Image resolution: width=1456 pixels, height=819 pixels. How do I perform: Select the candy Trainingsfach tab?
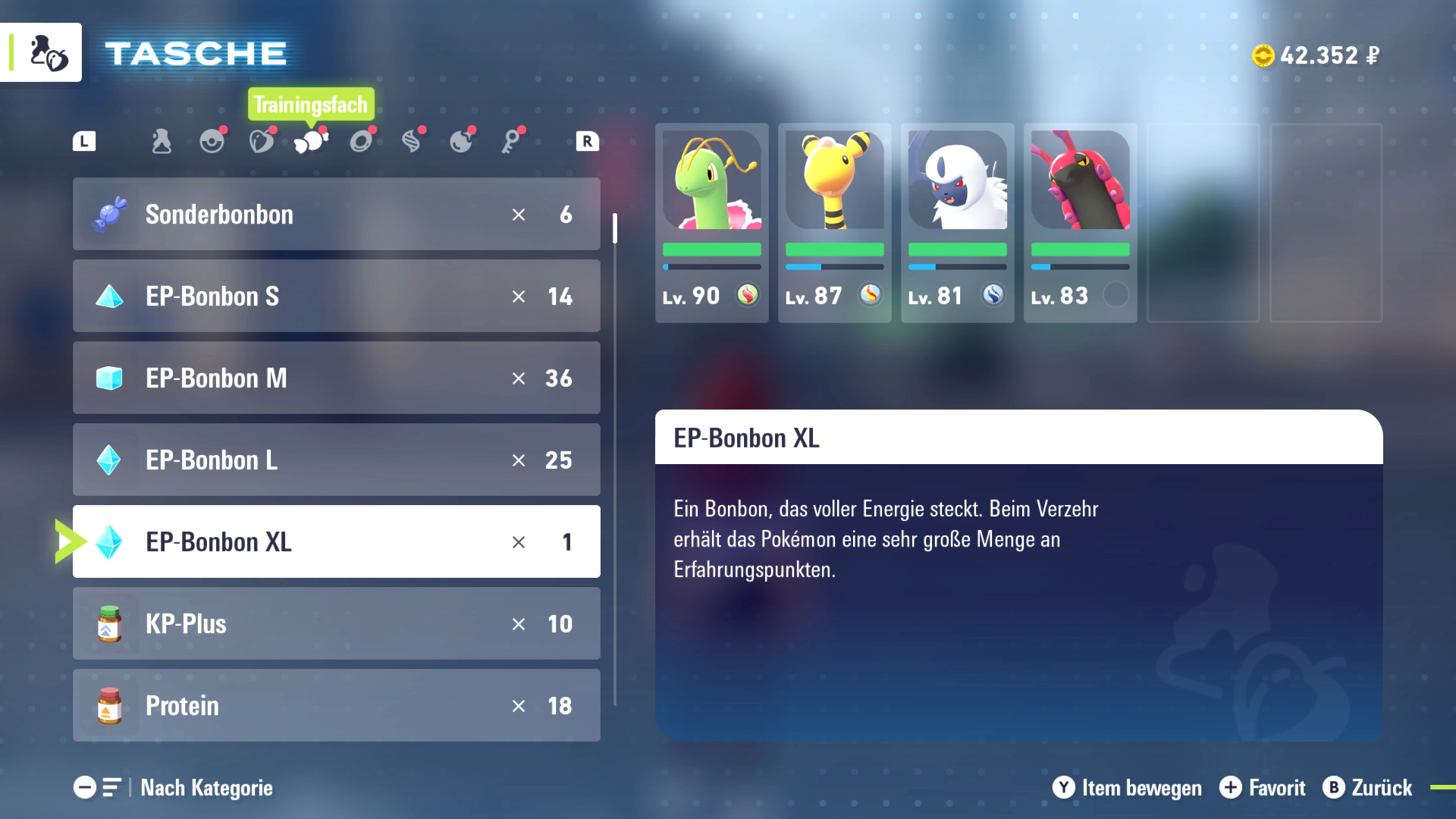pos(311,142)
